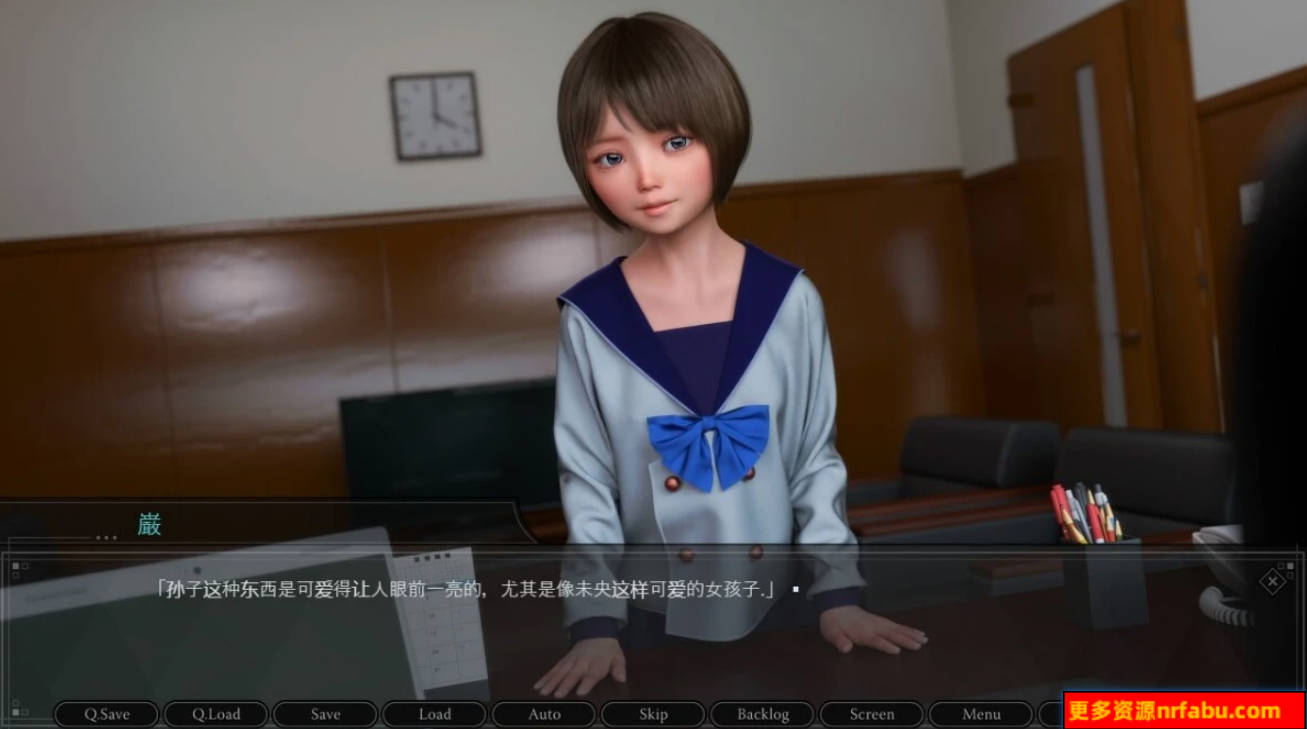The height and width of the screenshot is (729, 1307).
Task: Toggle Skip mode on
Action: coord(653,714)
